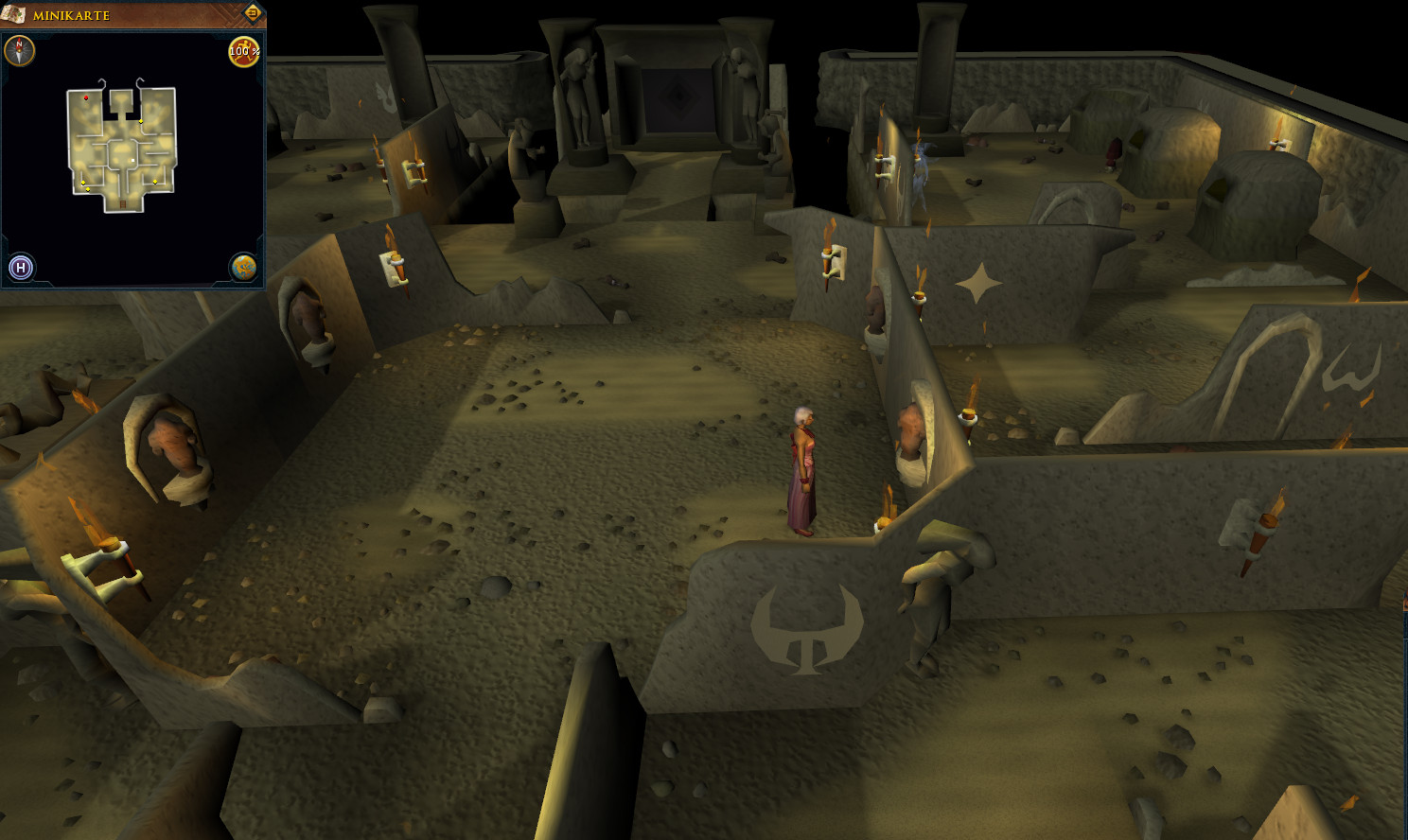Select the red dot marker on the minimap

[x=86, y=97]
